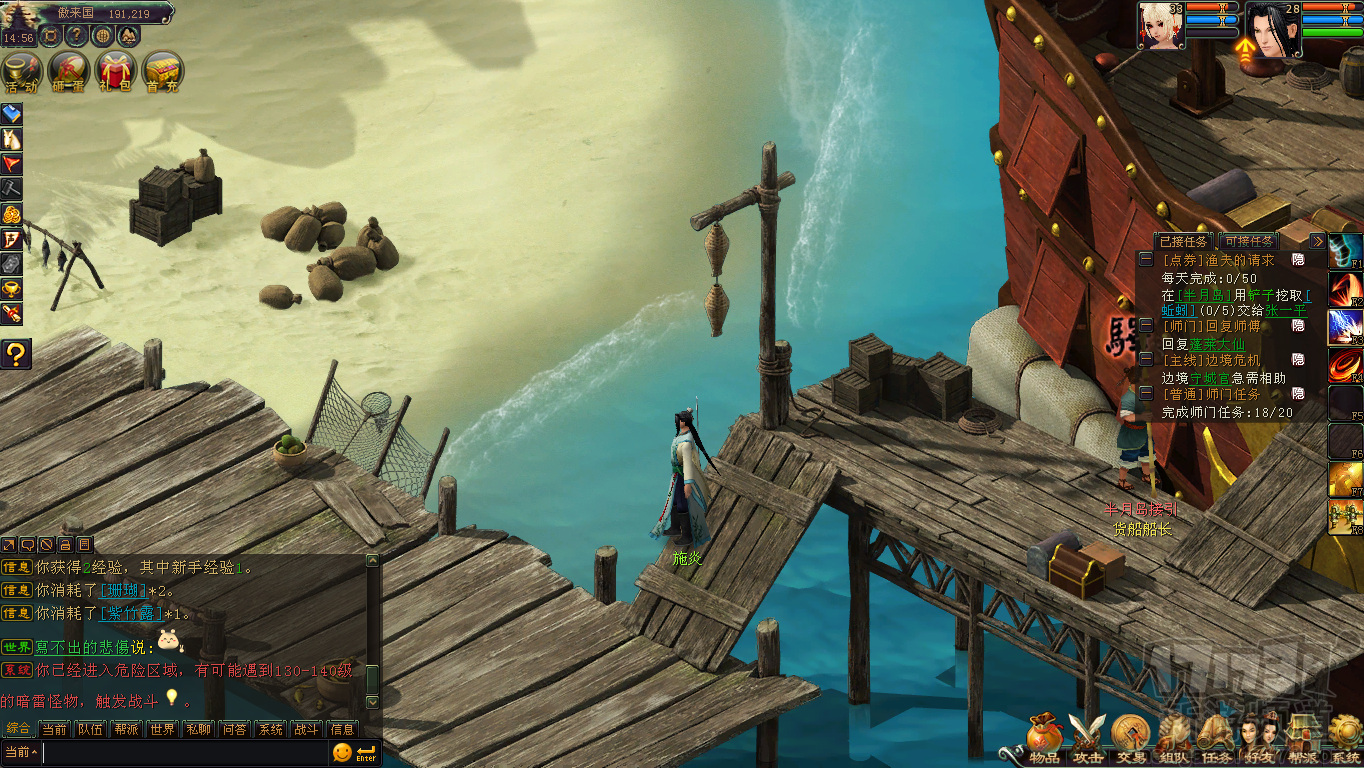Collapse the 渔夫的请求 quest entry
This screenshot has height=768, width=1364.
tap(1146, 259)
